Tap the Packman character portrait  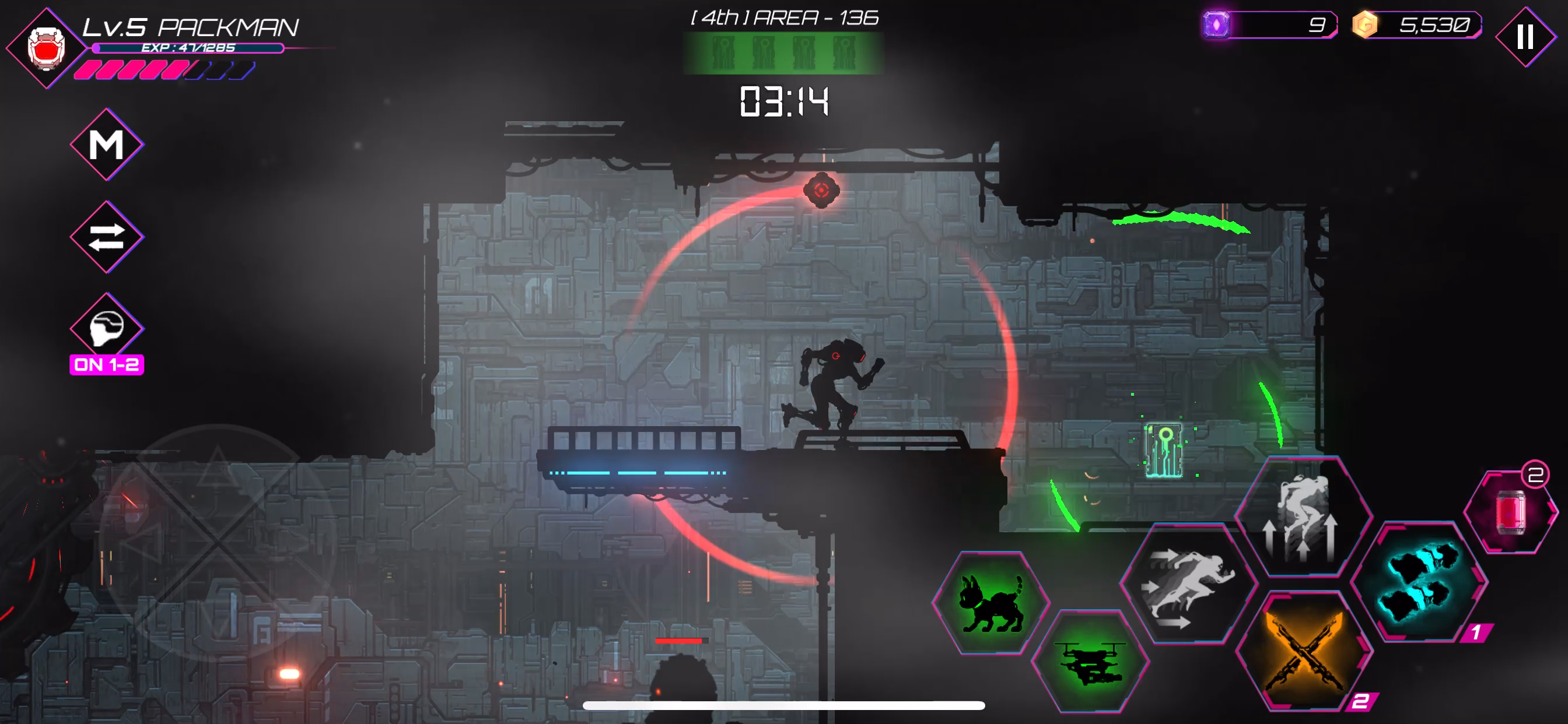46,48
